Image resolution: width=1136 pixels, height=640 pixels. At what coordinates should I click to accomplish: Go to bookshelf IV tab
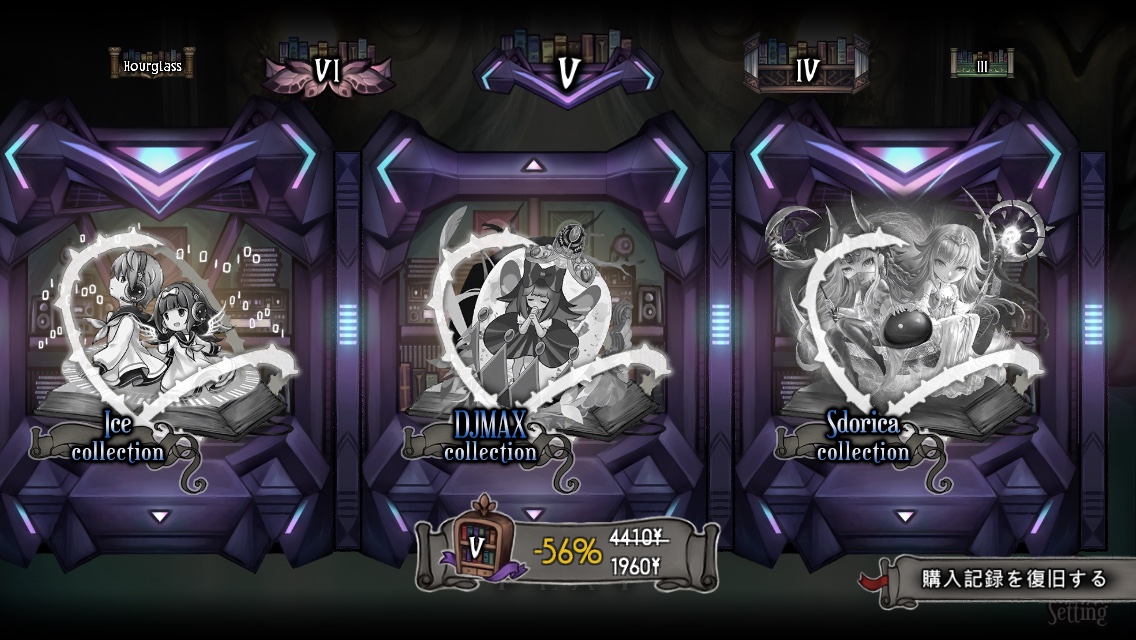point(806,69)
